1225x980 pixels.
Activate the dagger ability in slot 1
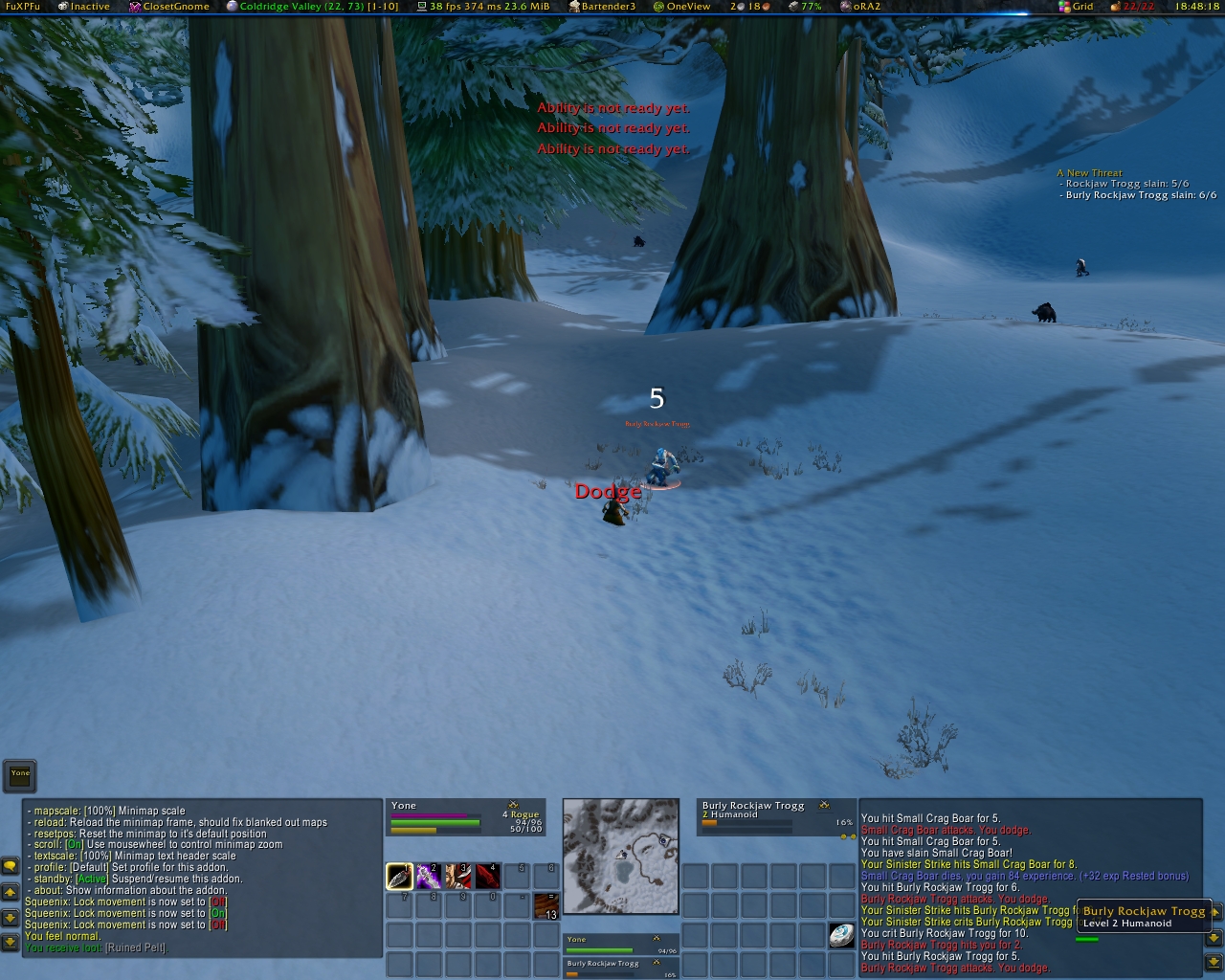point(399,876)
